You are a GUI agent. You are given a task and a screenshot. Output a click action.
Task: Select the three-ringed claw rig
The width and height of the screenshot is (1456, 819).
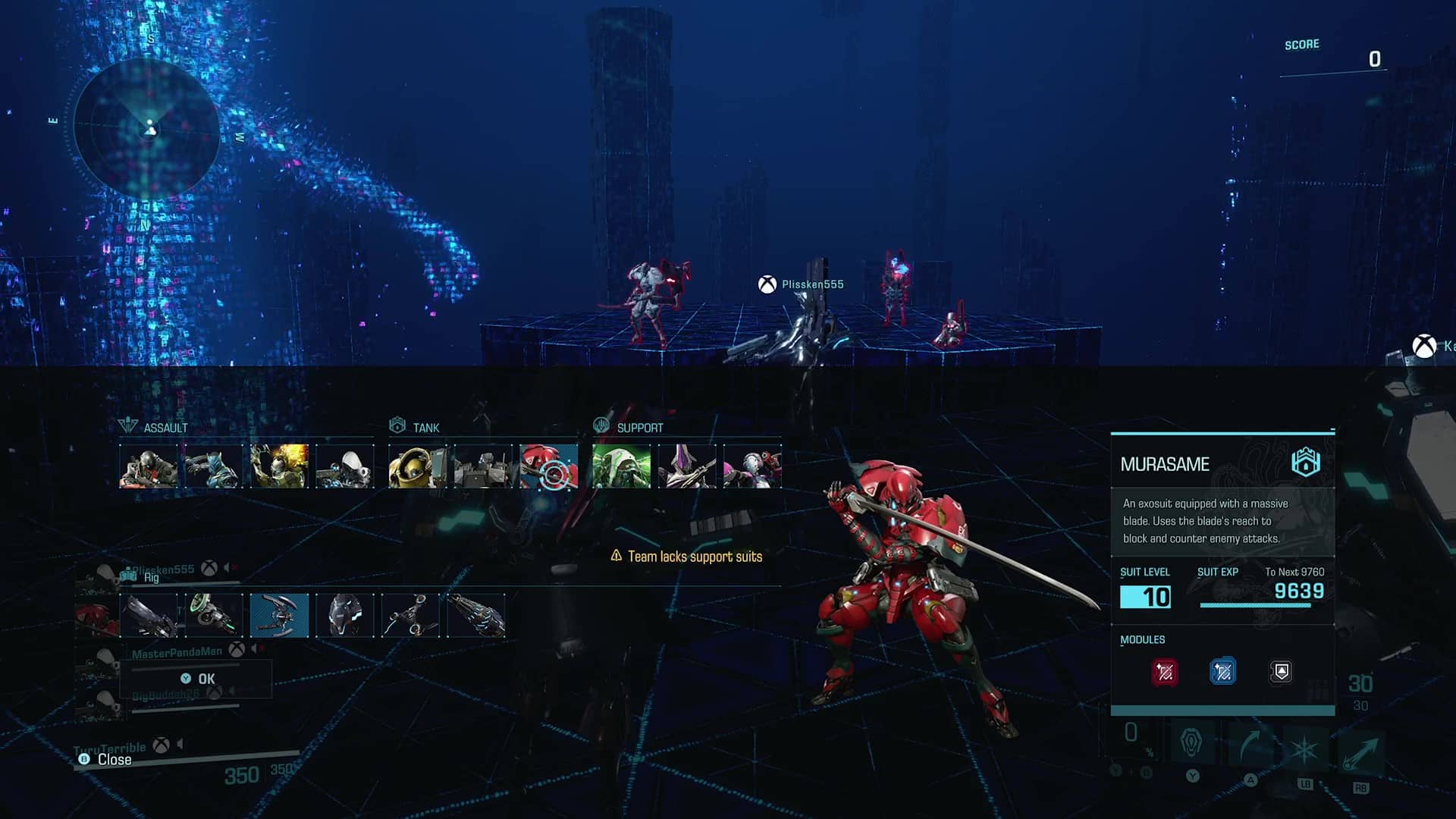[410, 615]
